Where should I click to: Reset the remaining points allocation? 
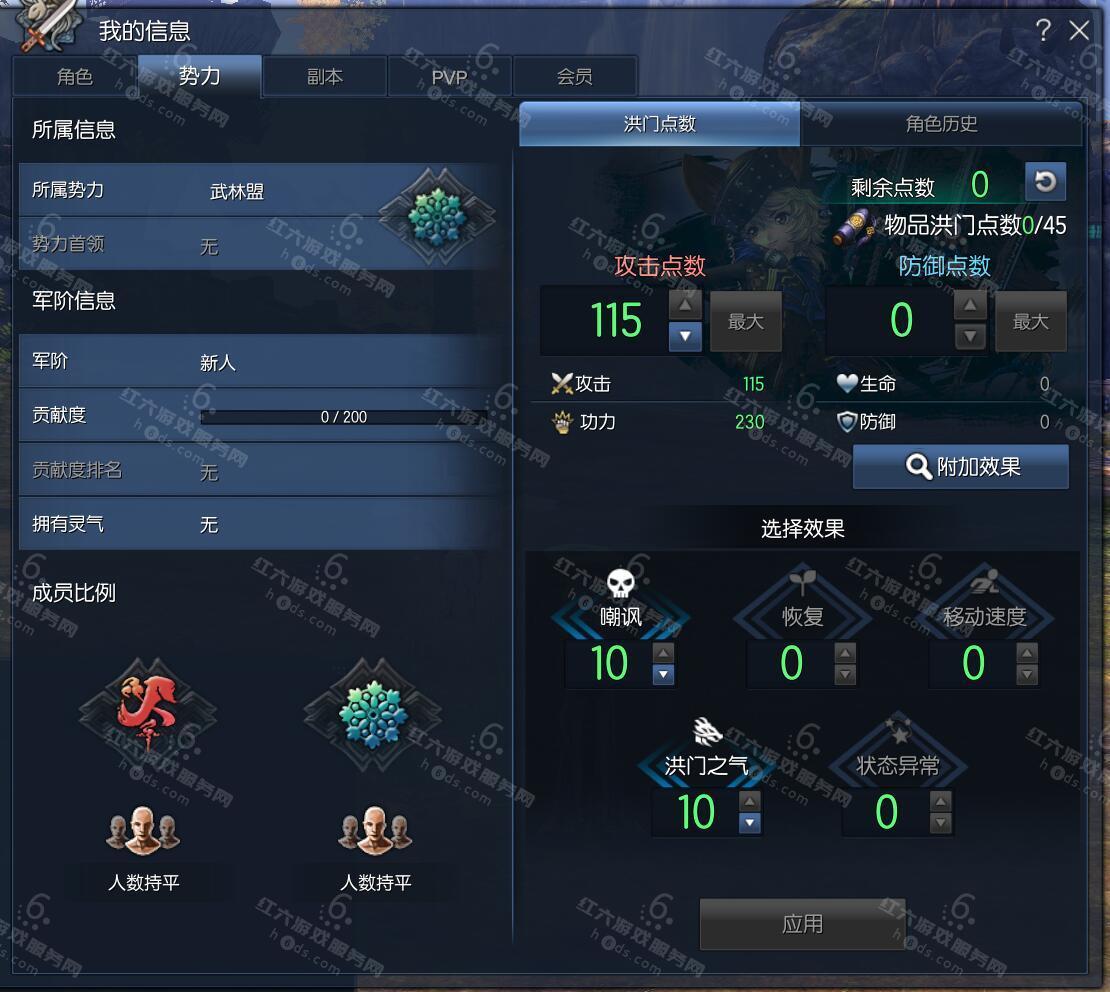1045,182
